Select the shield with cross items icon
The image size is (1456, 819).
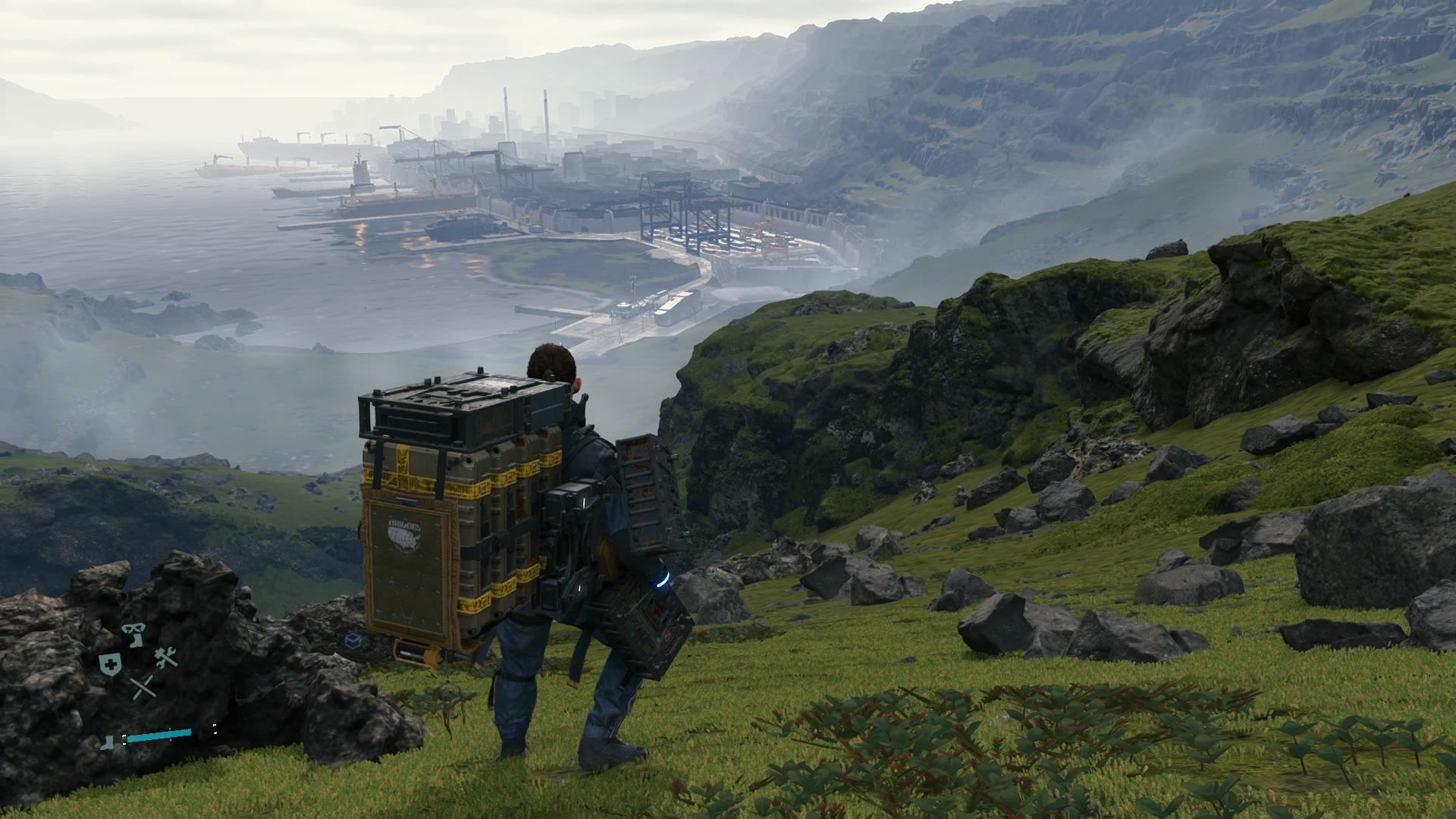point(109,664)
